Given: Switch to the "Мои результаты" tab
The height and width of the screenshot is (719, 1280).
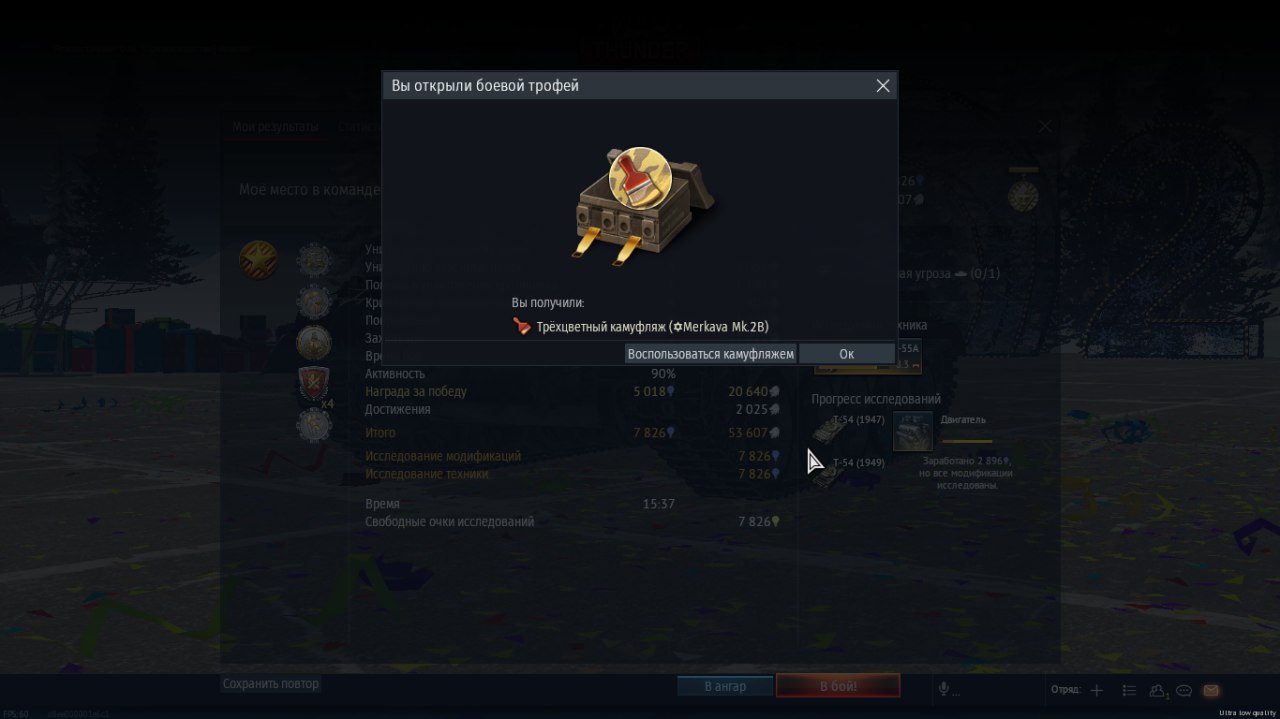Looking at the screenshot, I should click(275, 127).
